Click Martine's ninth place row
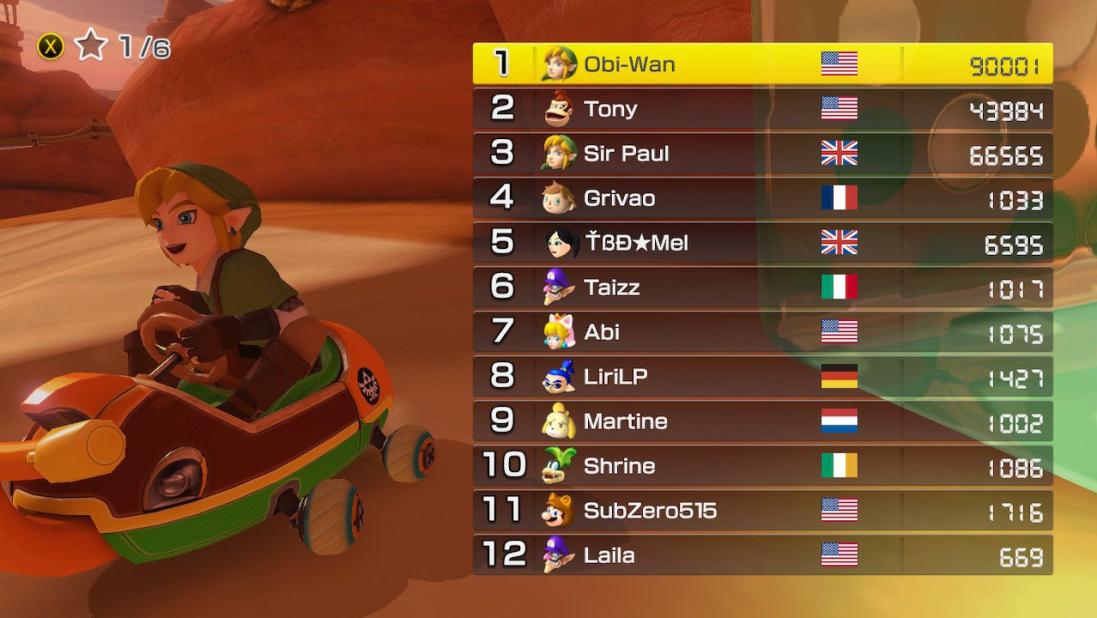Viewport: 1097px width, 618px height. 762,421
